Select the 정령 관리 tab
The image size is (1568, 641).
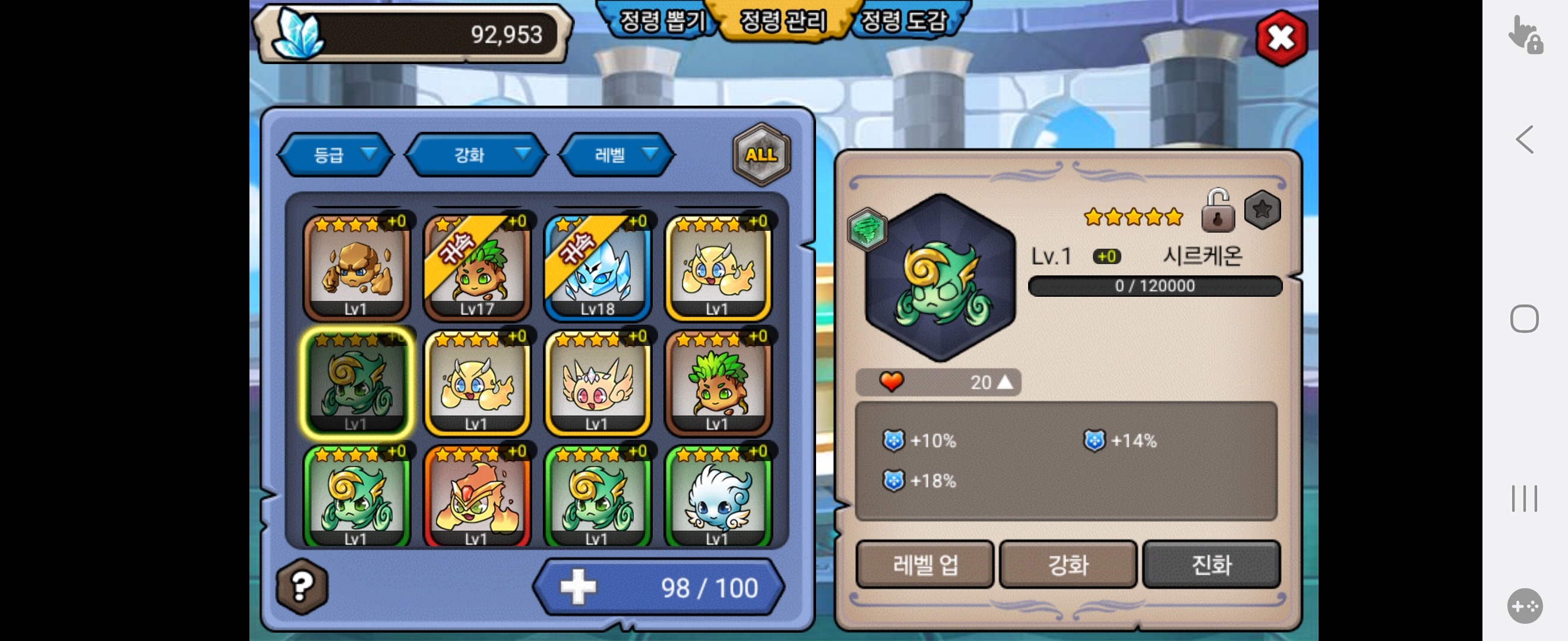(783, 22)
